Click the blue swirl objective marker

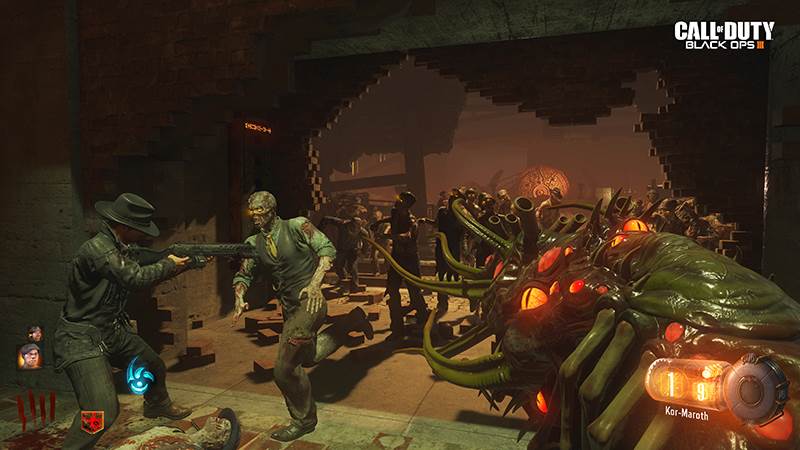(137, 378)
